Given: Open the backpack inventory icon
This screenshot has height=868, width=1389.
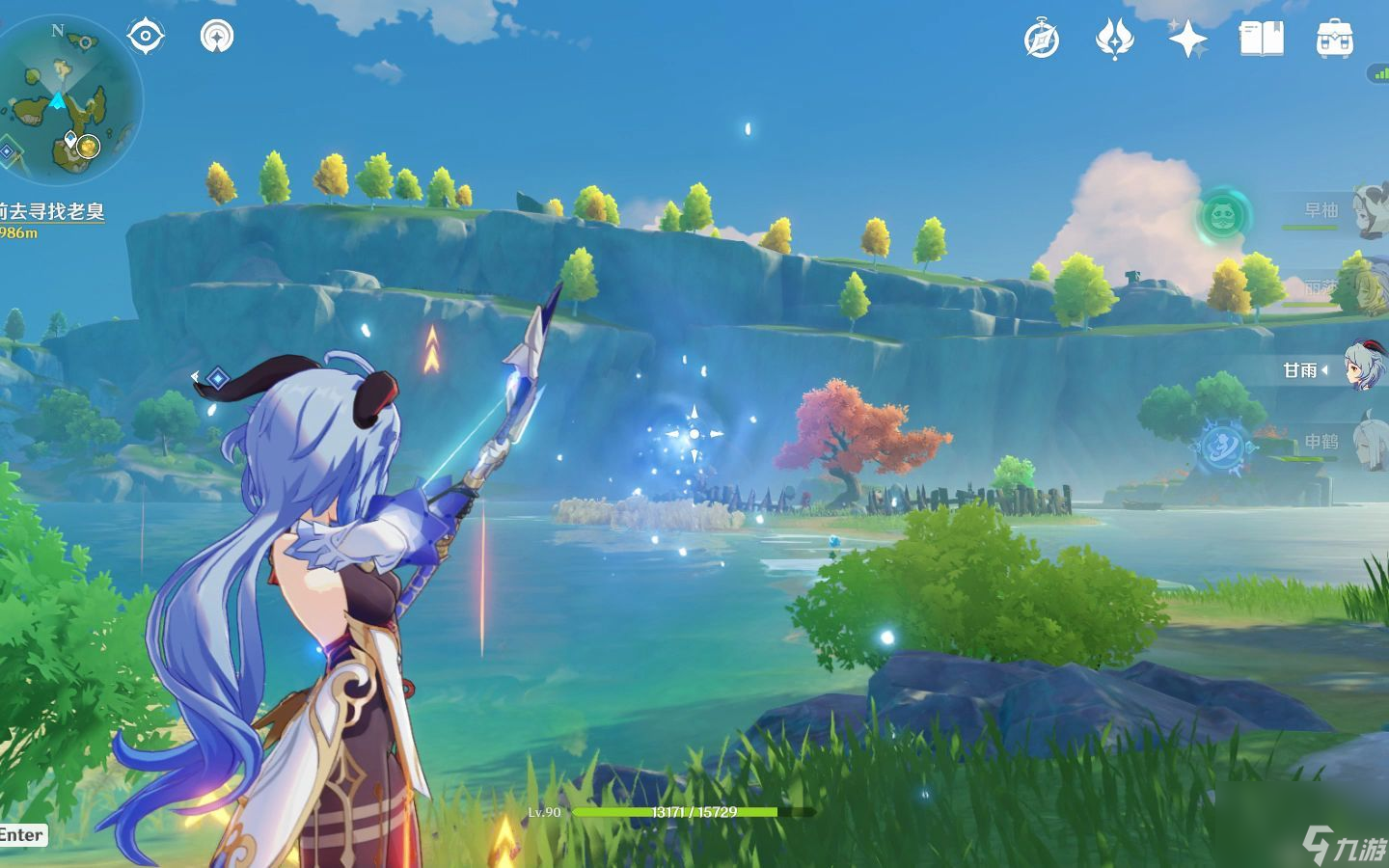Looking at the screenshot, I should point(1334,40).
